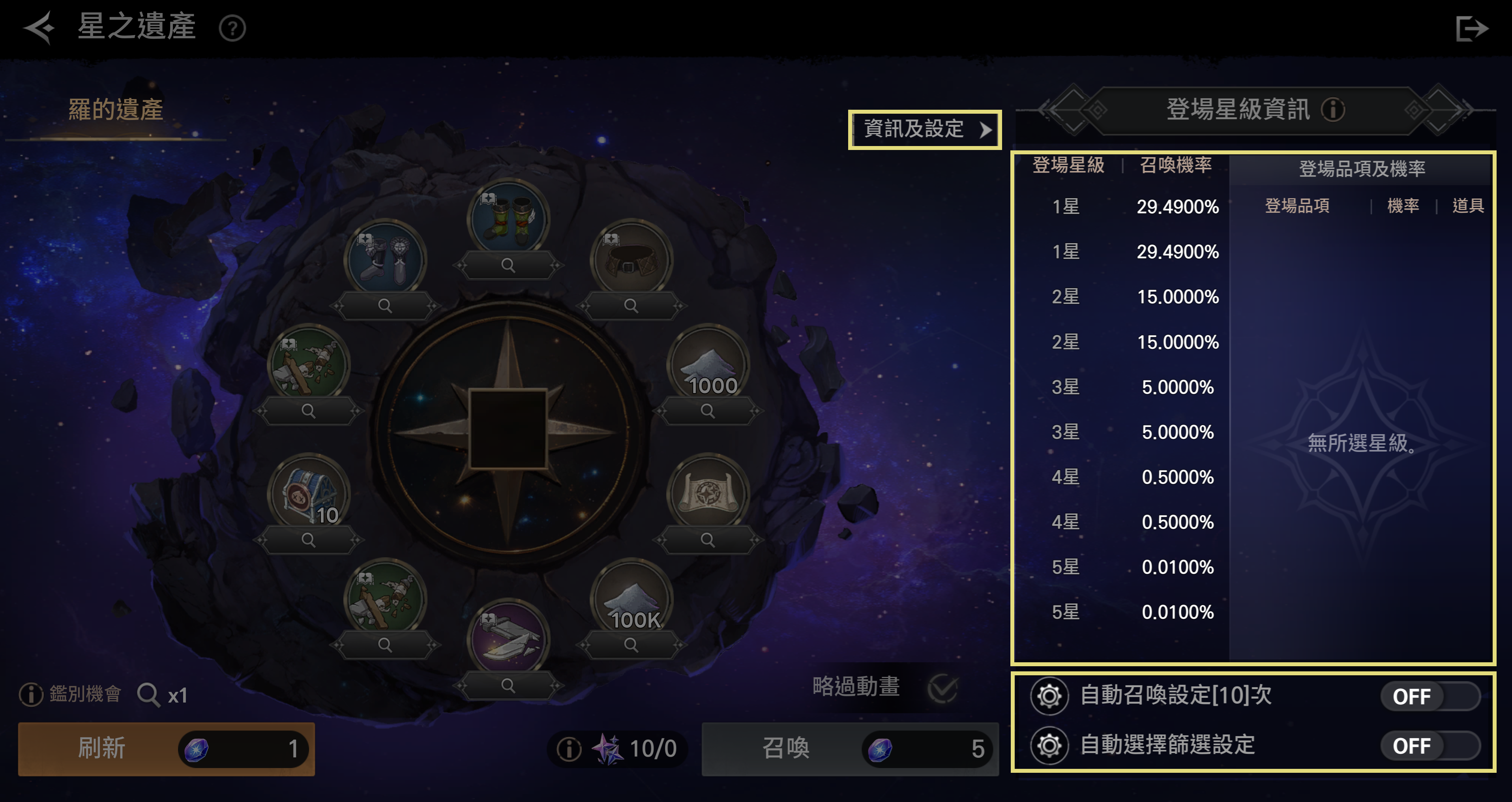1512x802 pixels.
Task: Inspect the leather belt item
Action: [x=631, y=306]
